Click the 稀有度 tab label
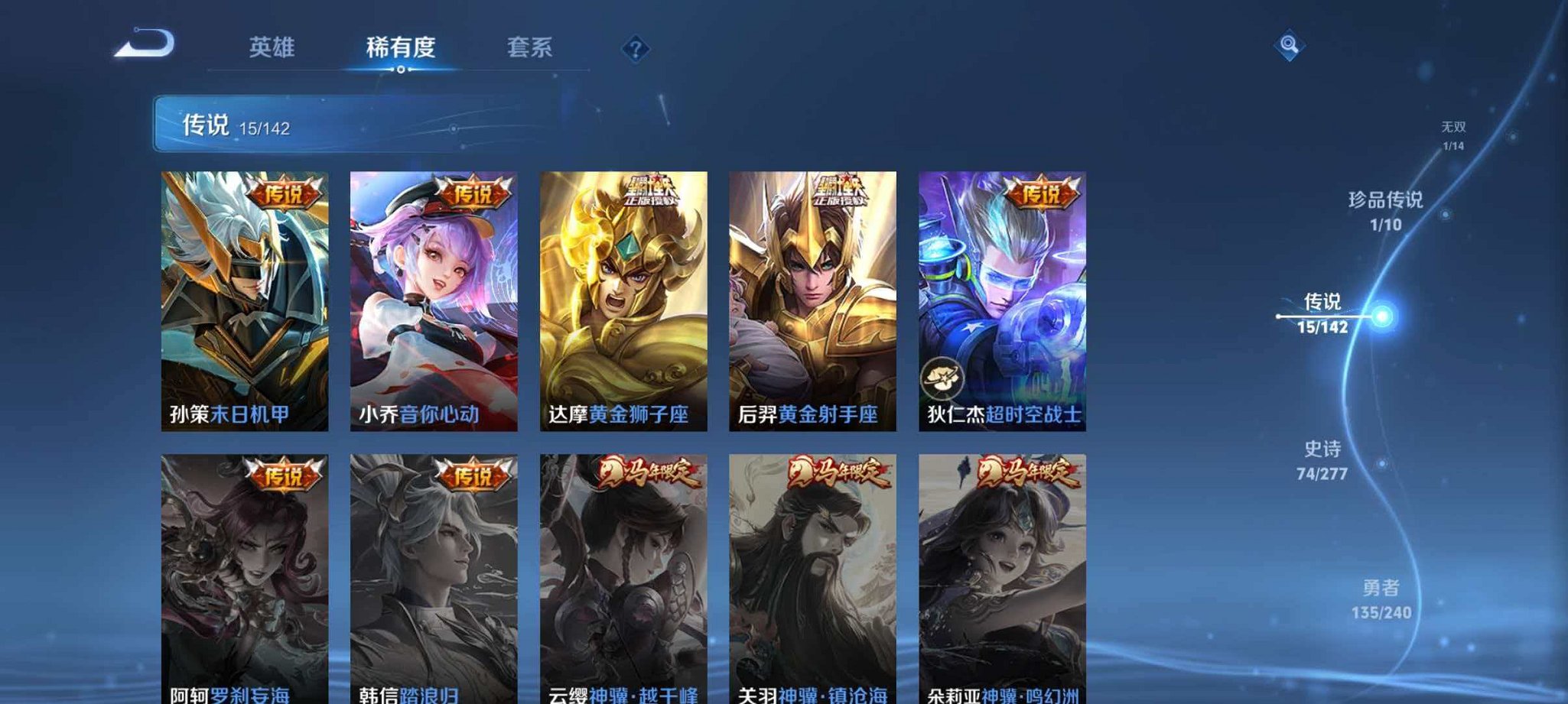 coord(404,47)
